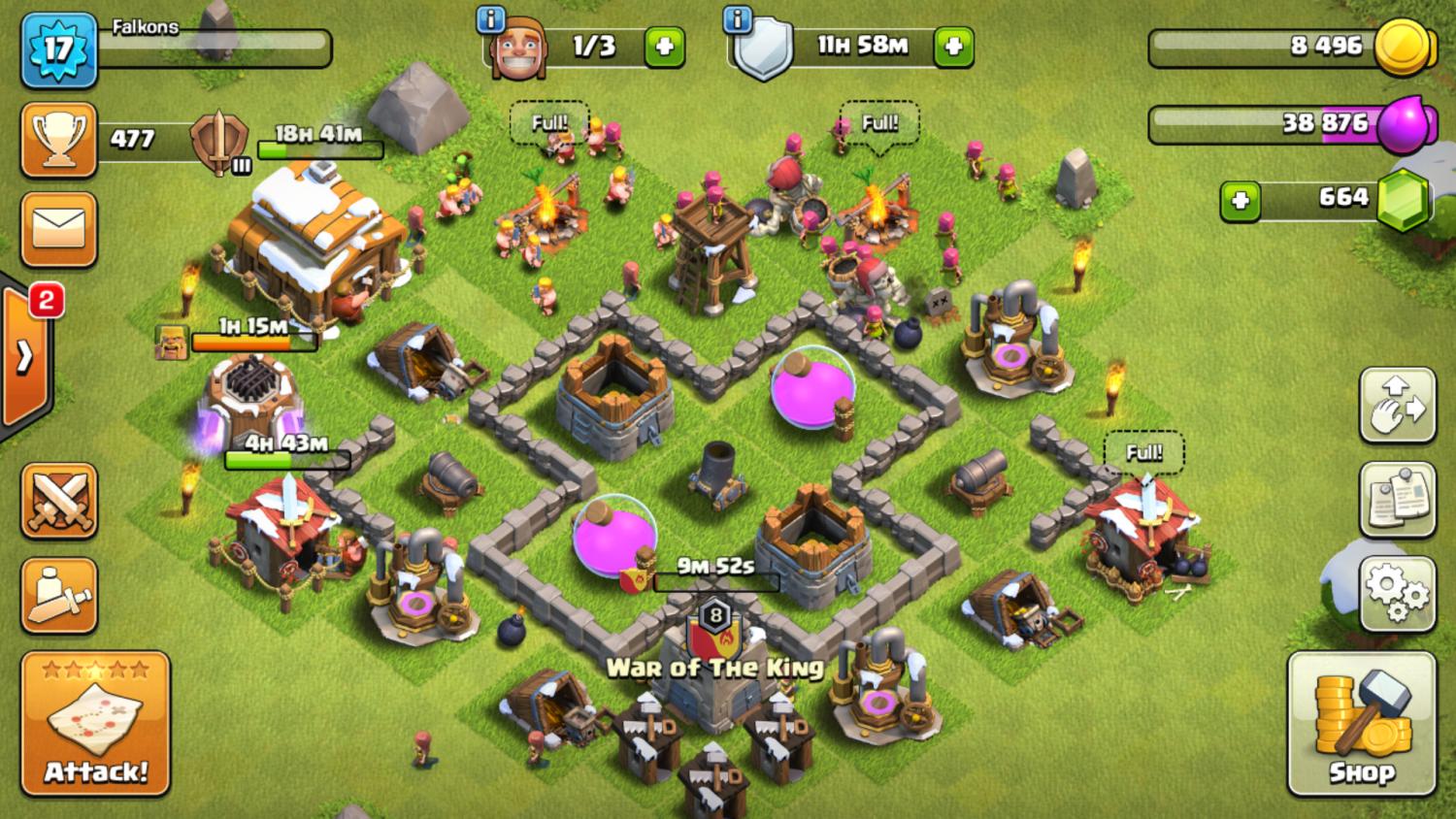Open the notes and news clipboard button

(x=1397, y=500)
